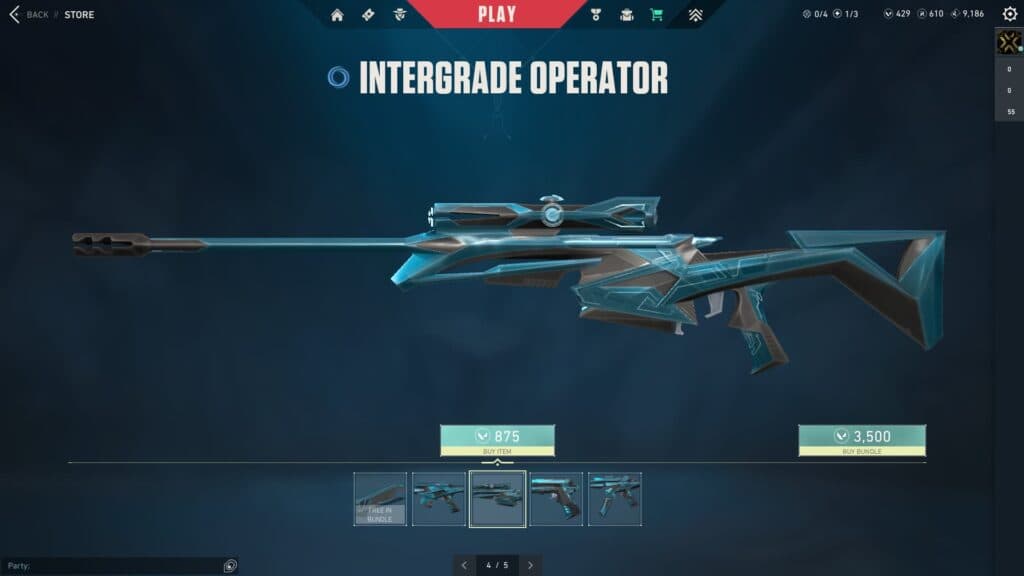Screen dimensions: 1024x576
Task: Click the party icon beside the Party field
Action: point(230,566)
